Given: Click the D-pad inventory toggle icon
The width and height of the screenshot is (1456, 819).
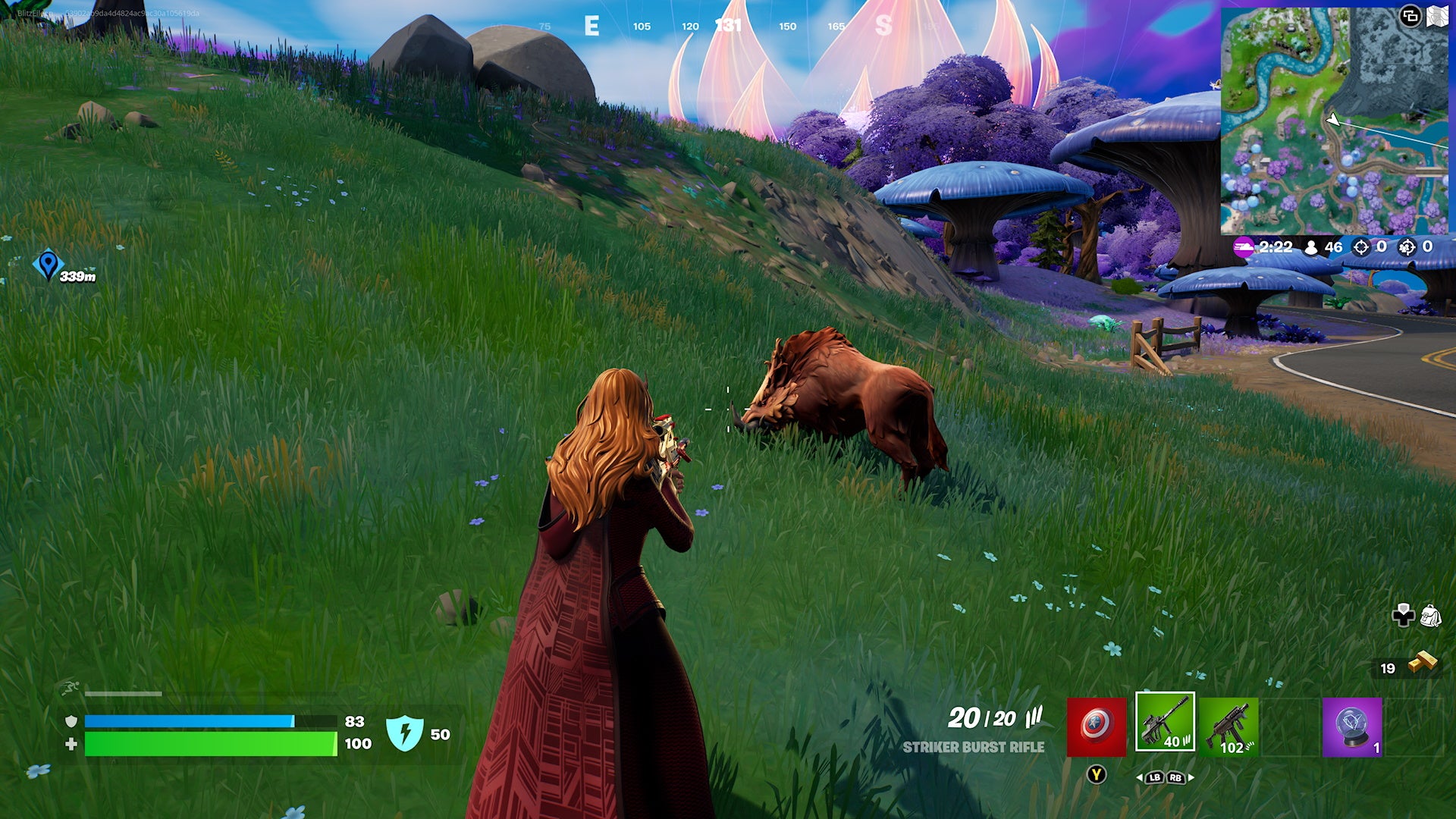Looking at the screenshot, I should (1403, 616).
